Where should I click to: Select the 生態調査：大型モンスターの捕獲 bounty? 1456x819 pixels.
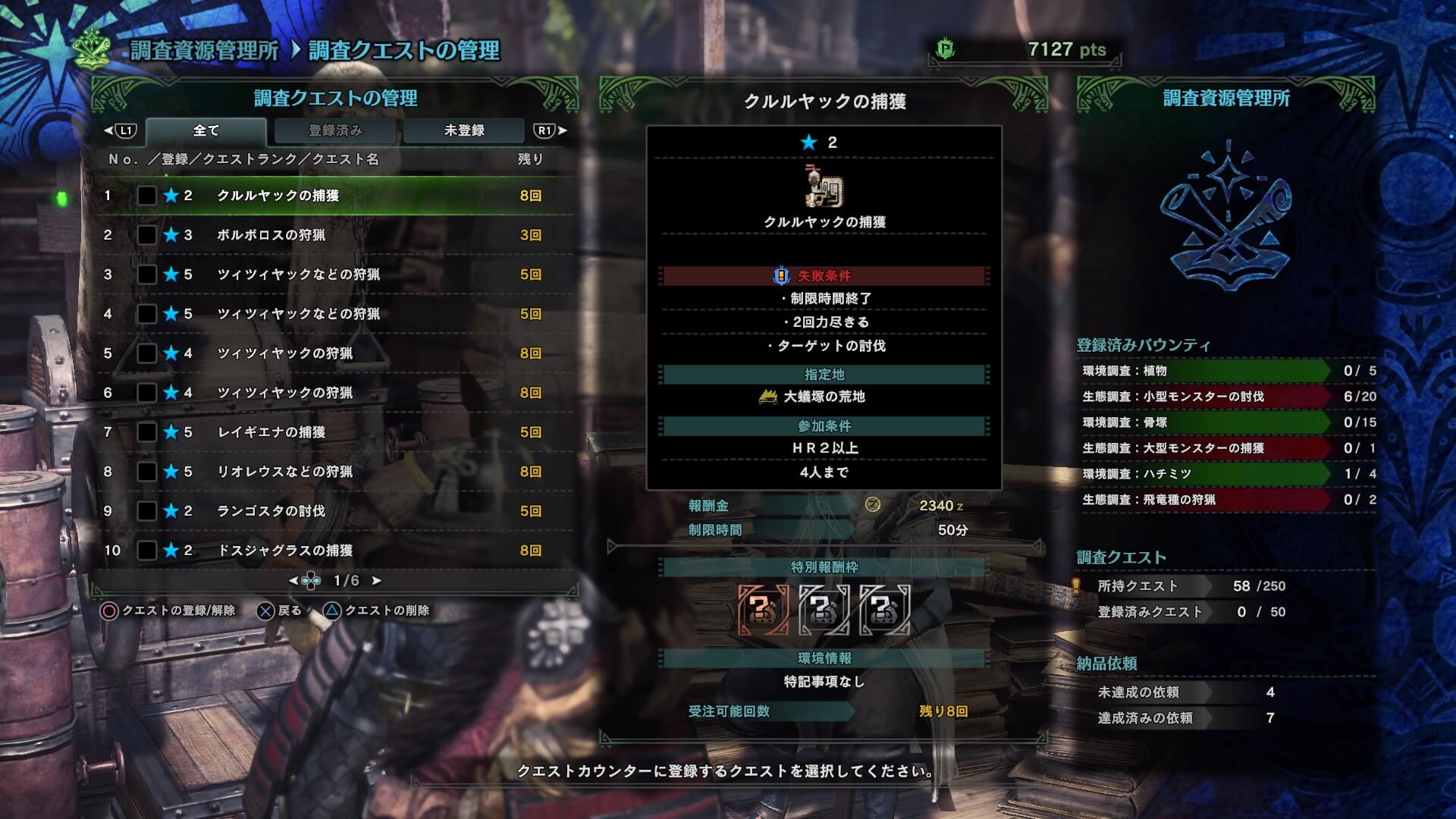click(x=1206, y=448)
